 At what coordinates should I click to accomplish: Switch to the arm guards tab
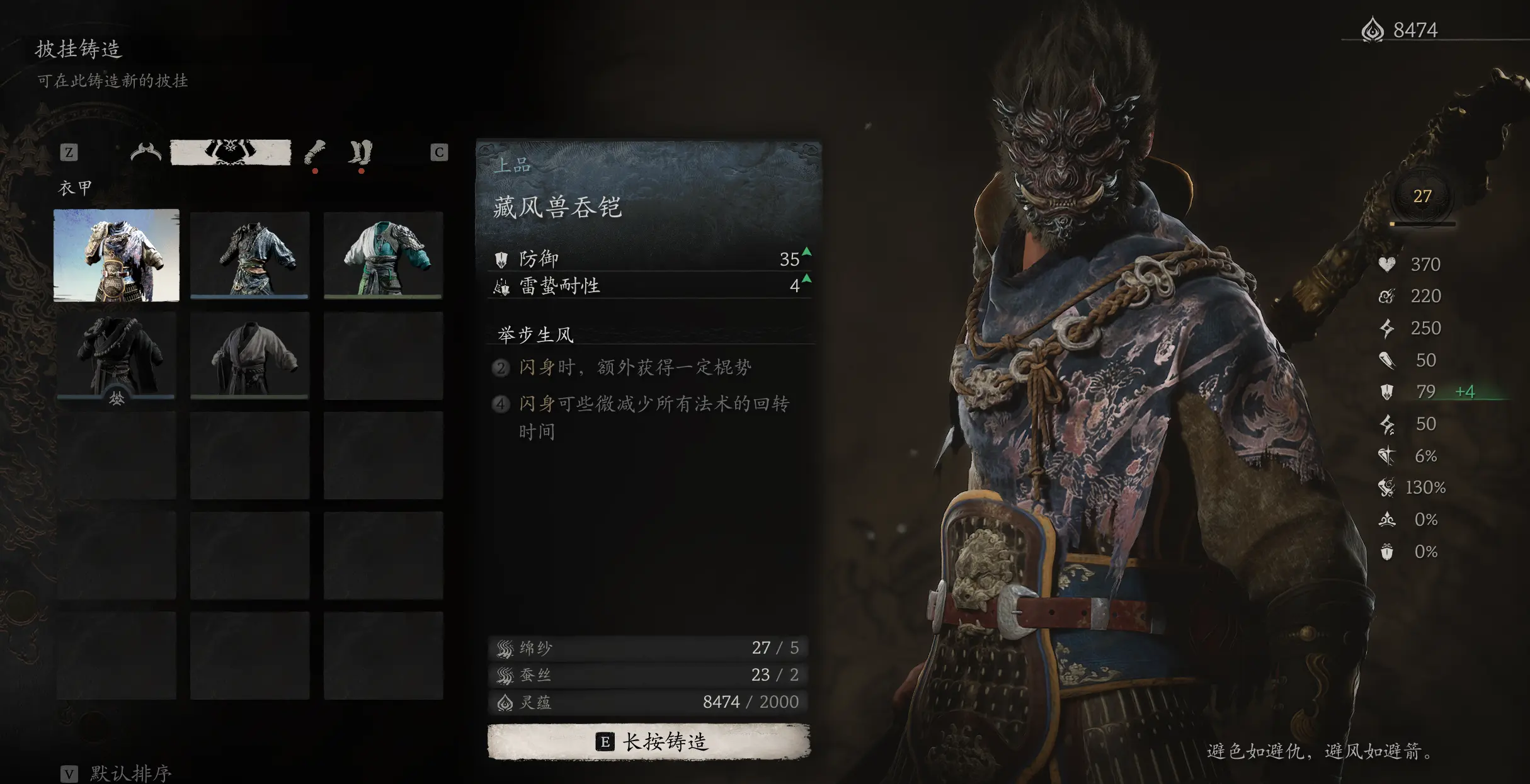315,152
